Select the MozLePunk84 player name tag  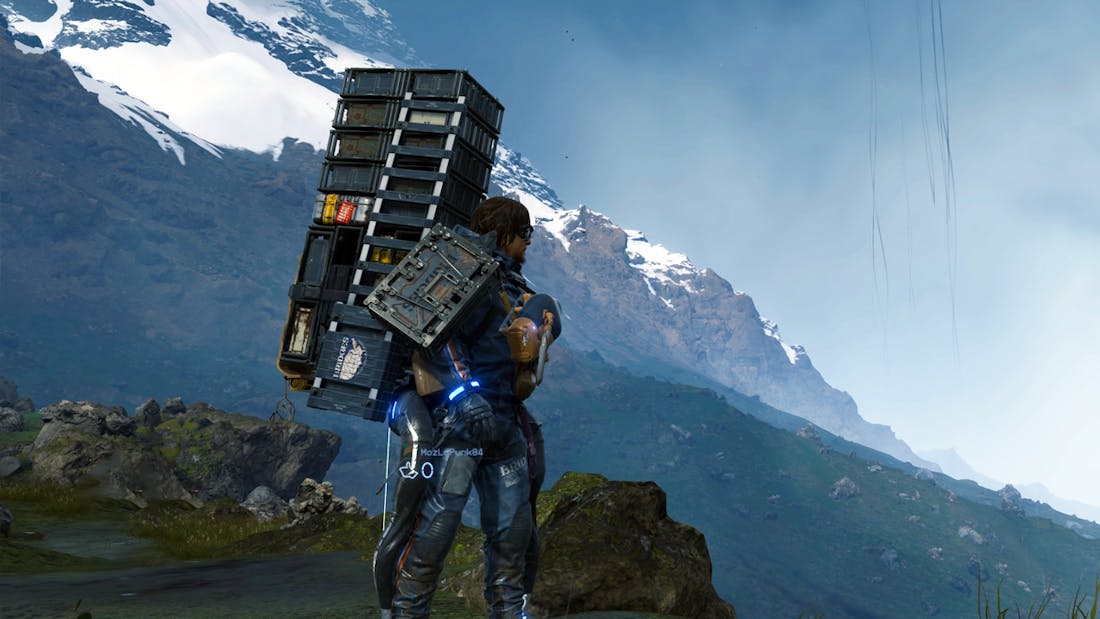pos(451,453)
